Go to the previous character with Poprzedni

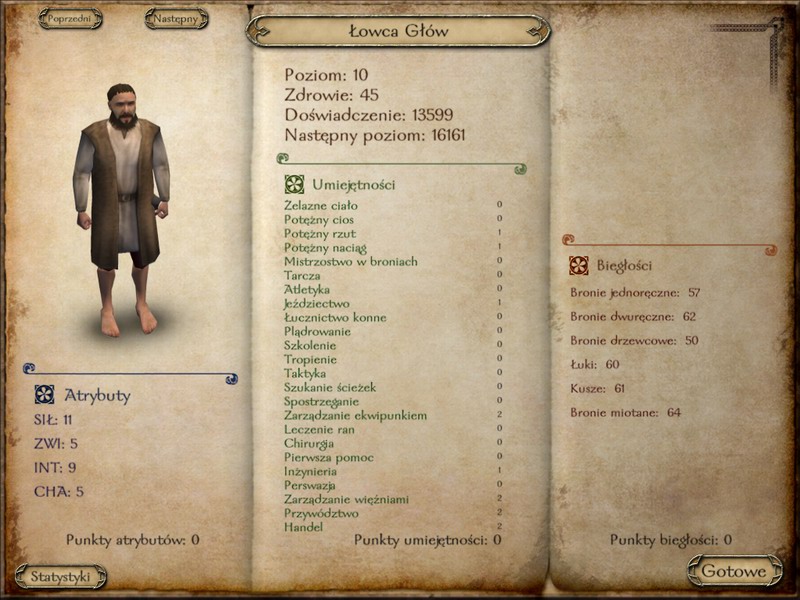pyautogui.click(x=70, y=18)
